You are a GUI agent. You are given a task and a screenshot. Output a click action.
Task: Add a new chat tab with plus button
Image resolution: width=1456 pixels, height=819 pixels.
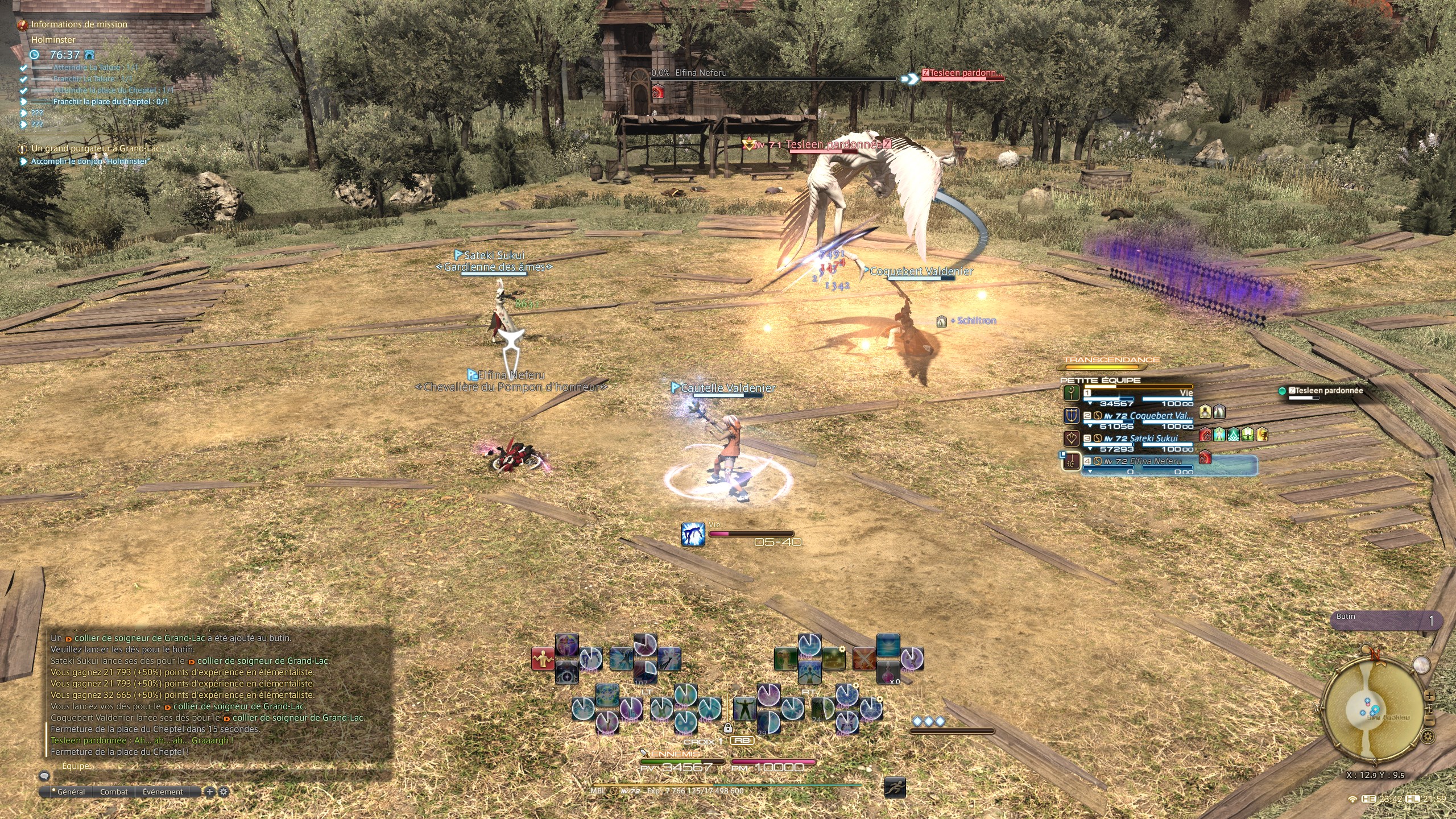[210, 792]
